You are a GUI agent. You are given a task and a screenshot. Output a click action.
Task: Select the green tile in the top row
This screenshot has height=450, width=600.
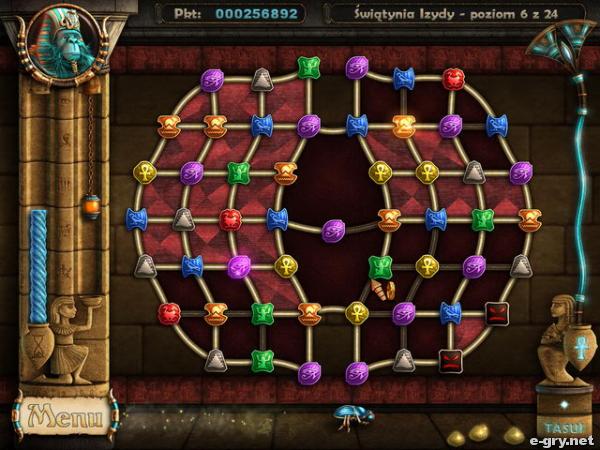click(x=308, y=67)
